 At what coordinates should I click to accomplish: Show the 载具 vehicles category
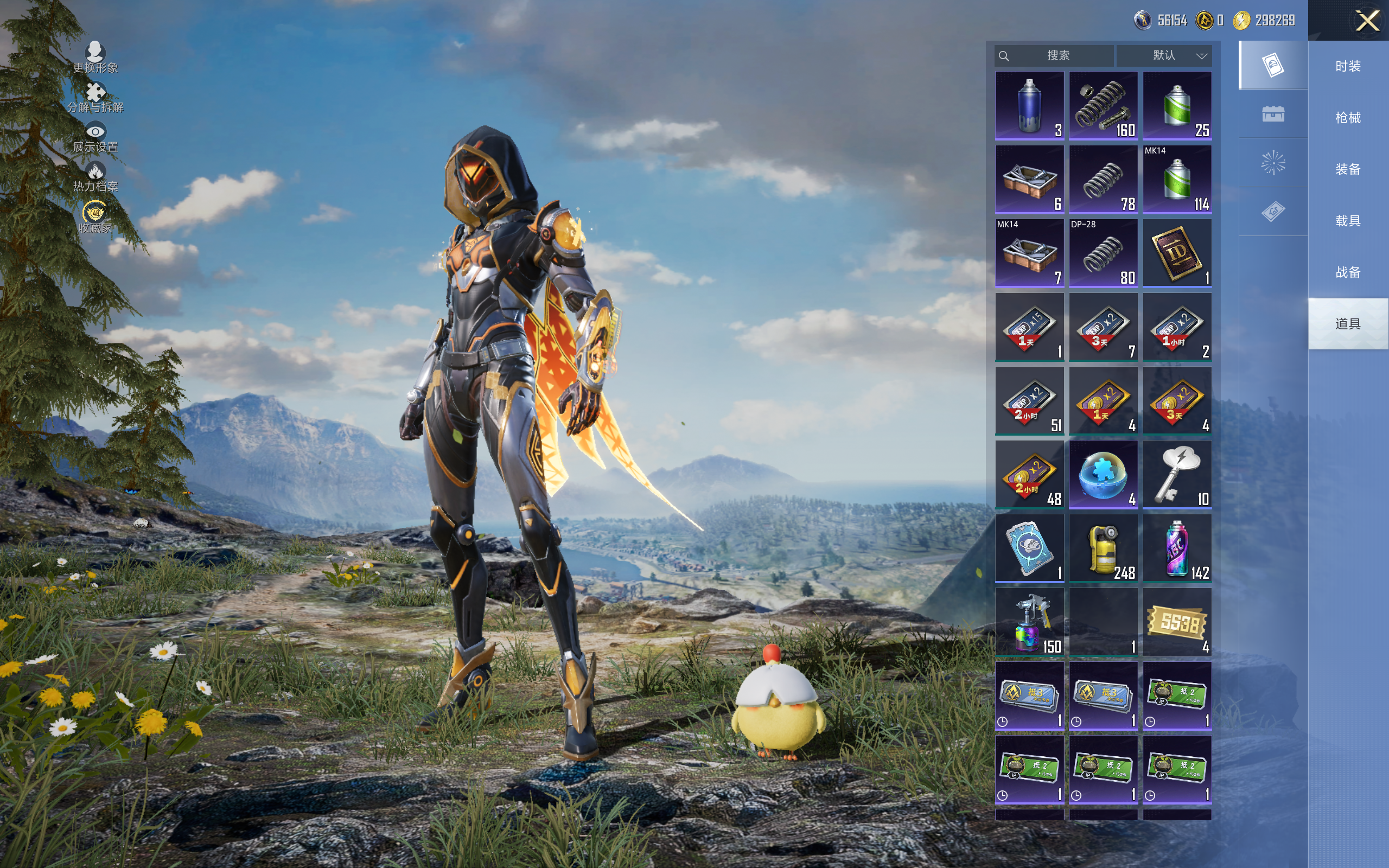[x=1347, y=221]
